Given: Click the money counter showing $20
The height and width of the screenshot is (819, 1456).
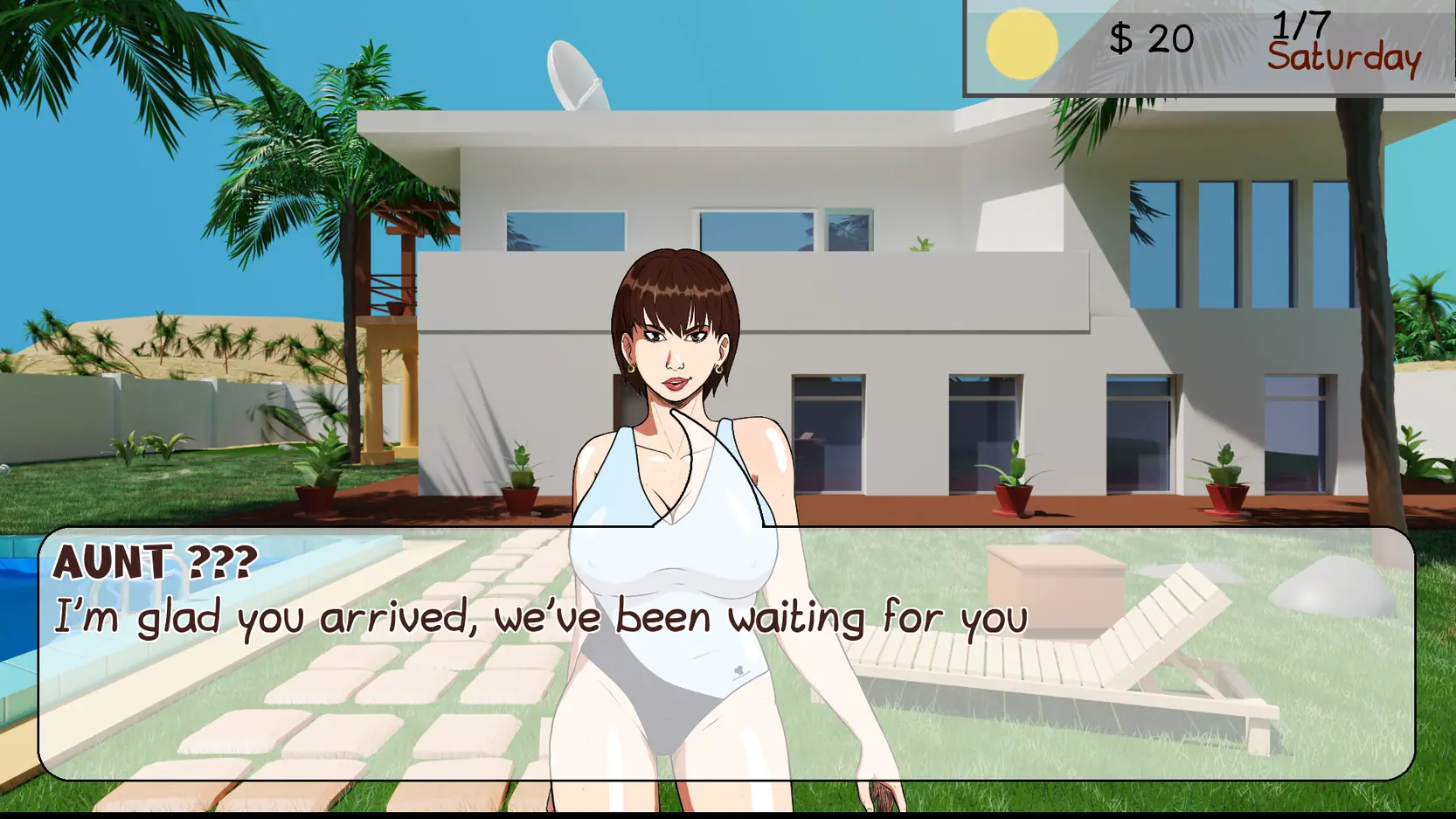Looking at the screenshot, I should pos(1150,38).
